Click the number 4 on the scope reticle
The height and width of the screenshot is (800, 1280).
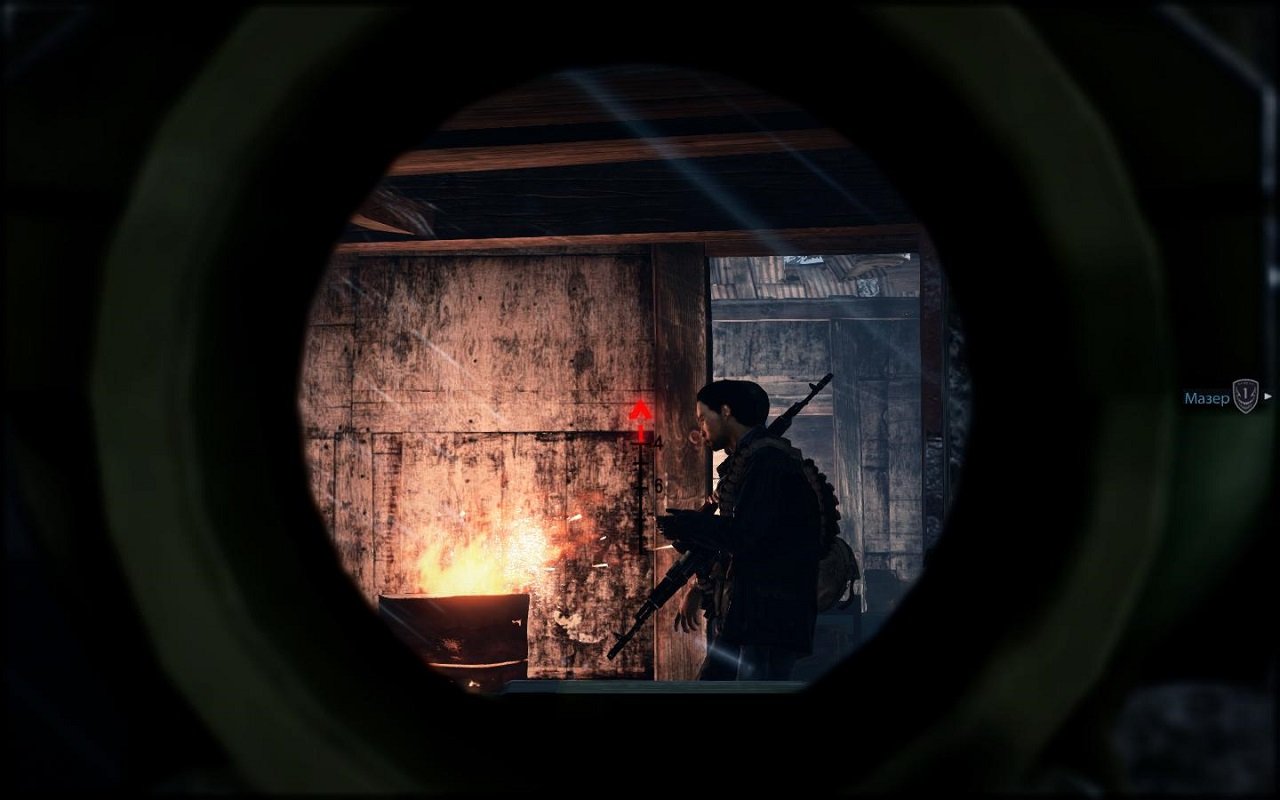coord(658,442)
